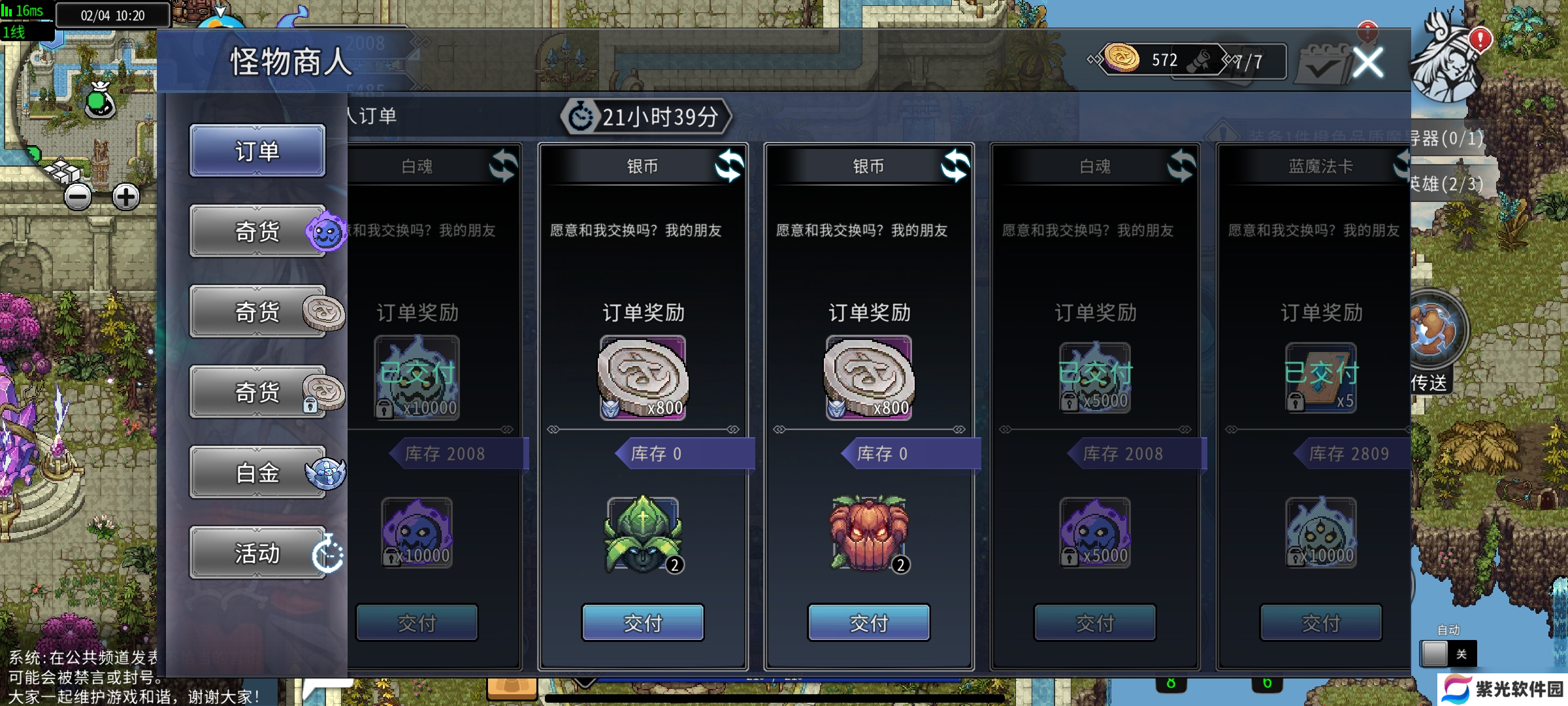Select the red pumpkin monster item icon
The width and height of the screenshot is (1568, 706).
point(869,533)
